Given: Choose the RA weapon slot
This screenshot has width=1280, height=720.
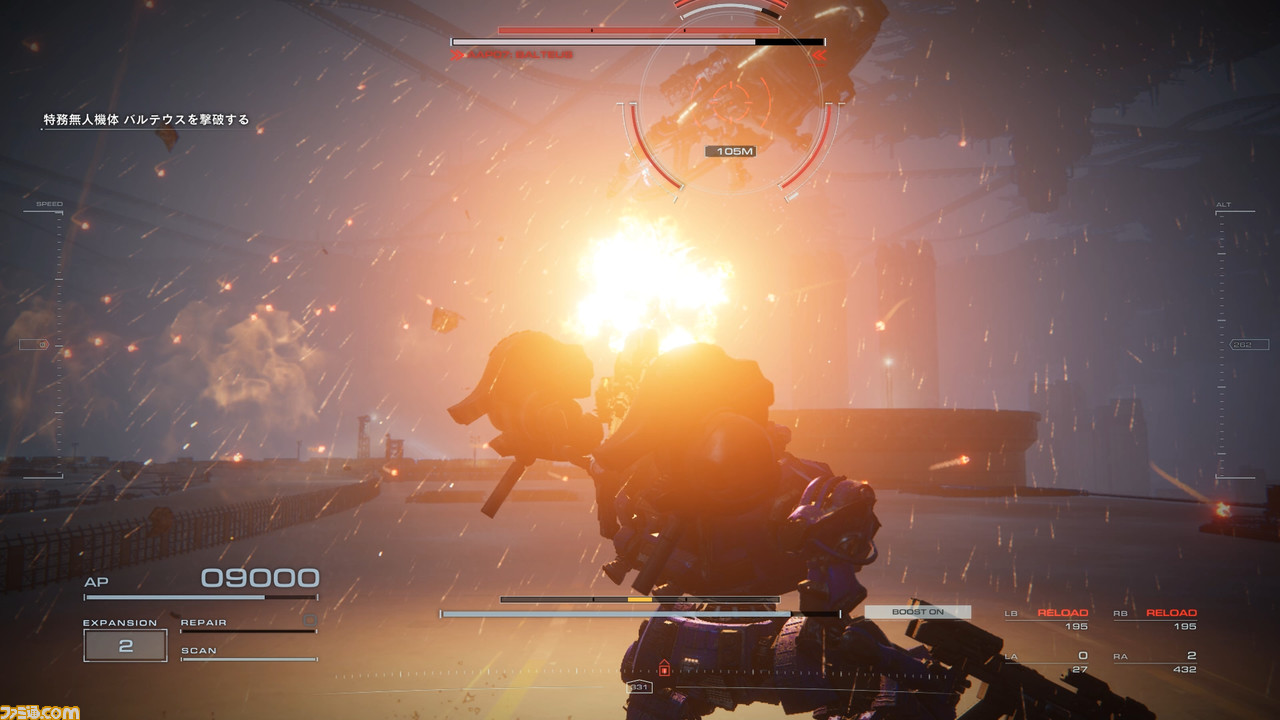Looking at the screenshot, I should [1155, 662].
